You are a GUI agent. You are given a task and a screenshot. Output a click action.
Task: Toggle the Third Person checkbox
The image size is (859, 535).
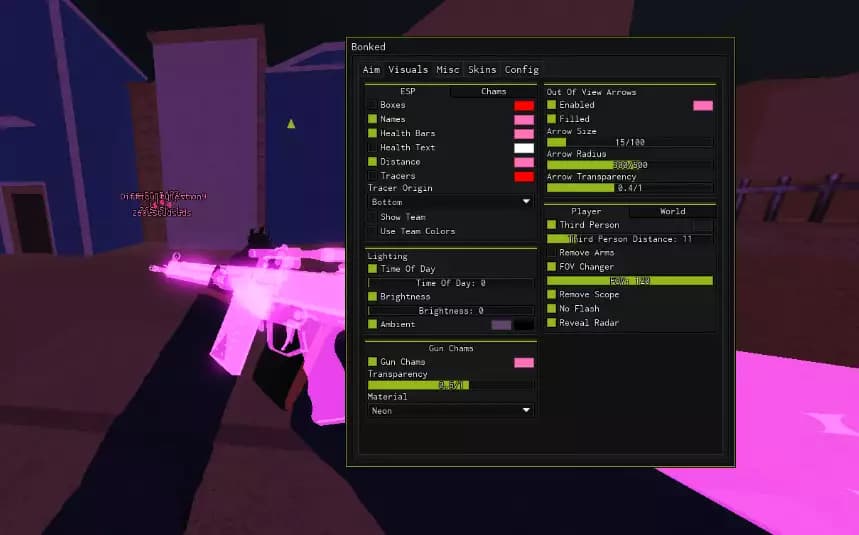click(551, 225)
